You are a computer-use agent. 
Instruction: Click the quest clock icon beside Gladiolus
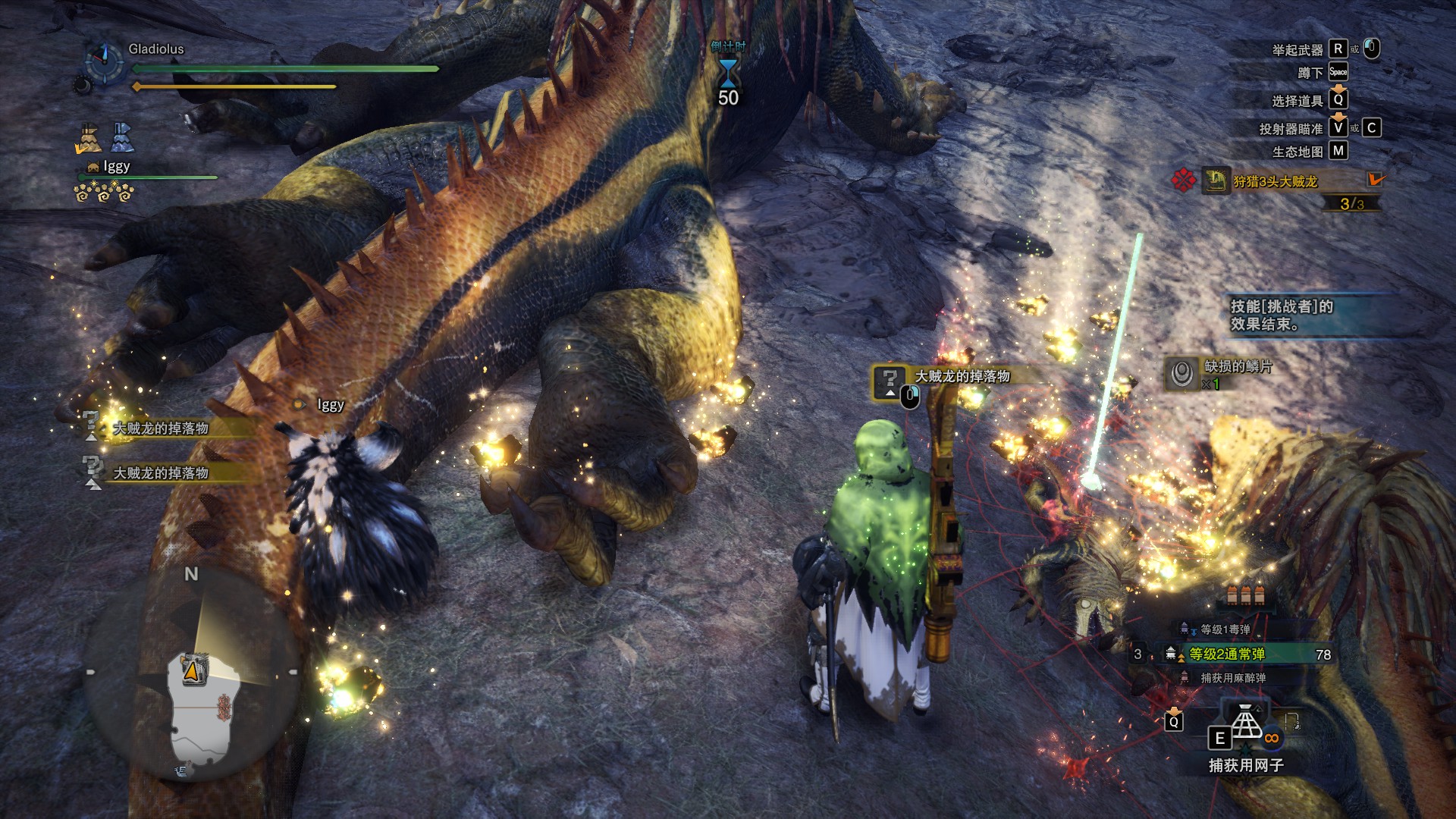104,61
